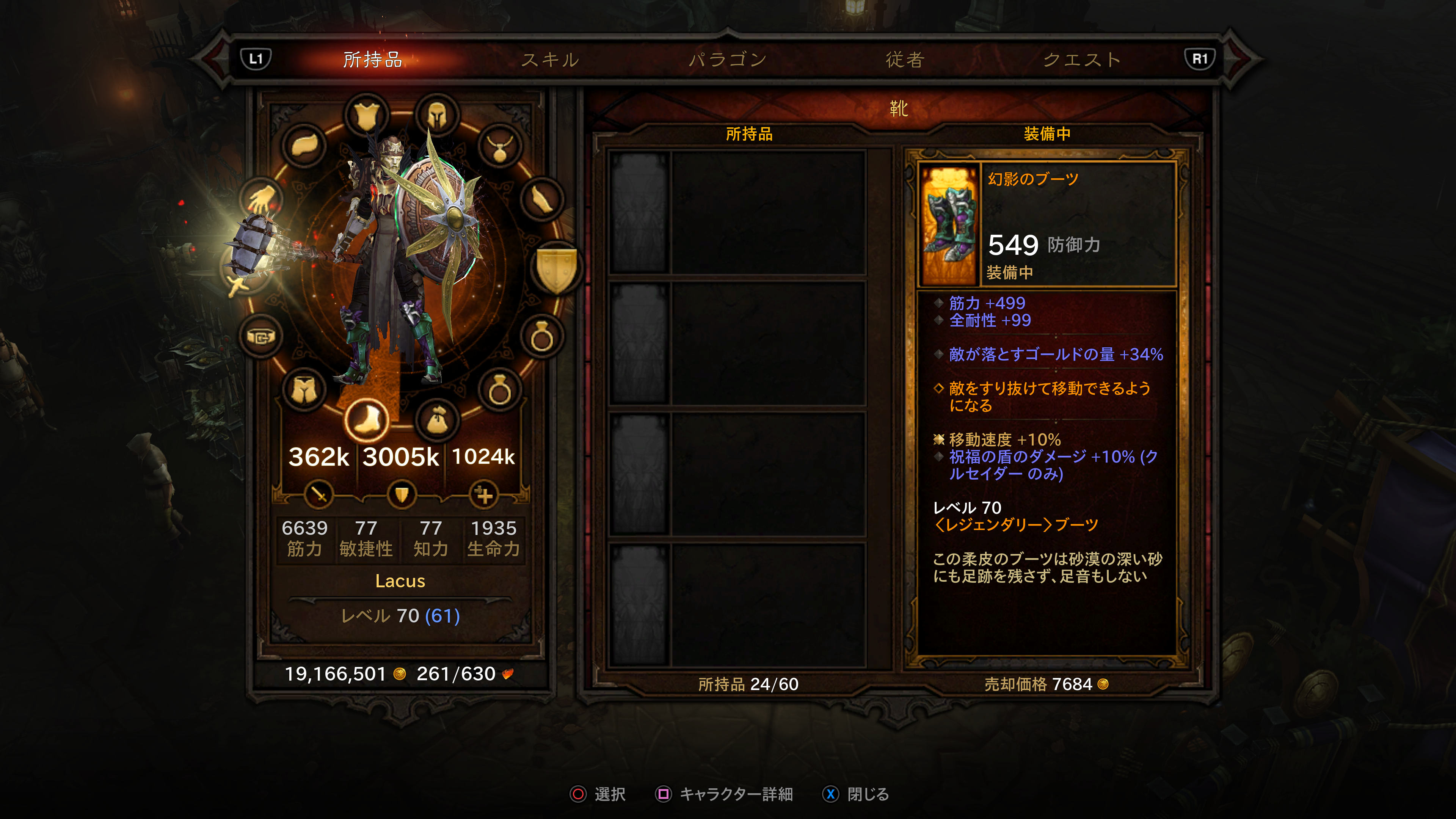Show the クエスト tab

[x=1081, y=60]
